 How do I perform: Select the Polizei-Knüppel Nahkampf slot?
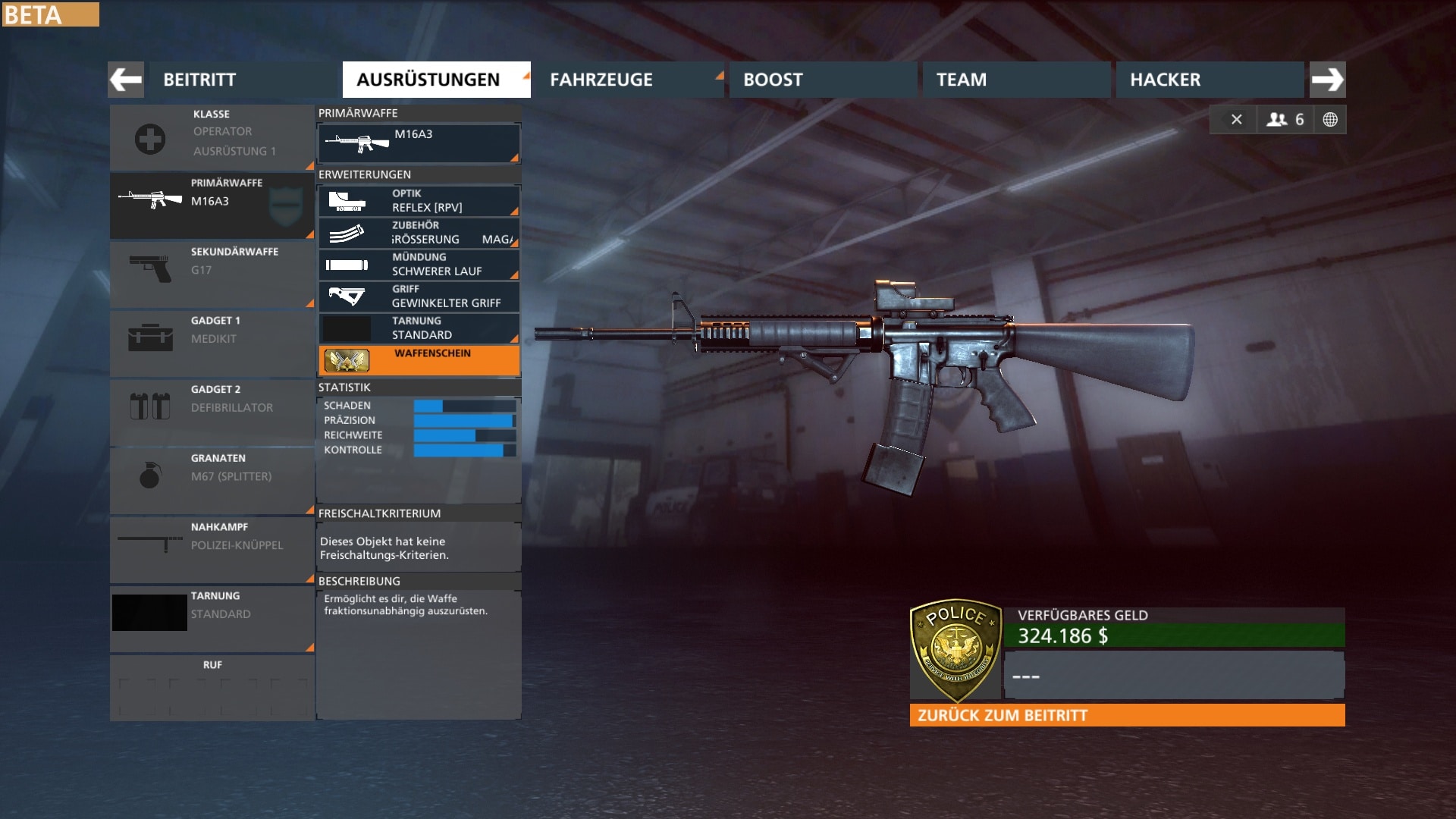click(x=212, y=549)
